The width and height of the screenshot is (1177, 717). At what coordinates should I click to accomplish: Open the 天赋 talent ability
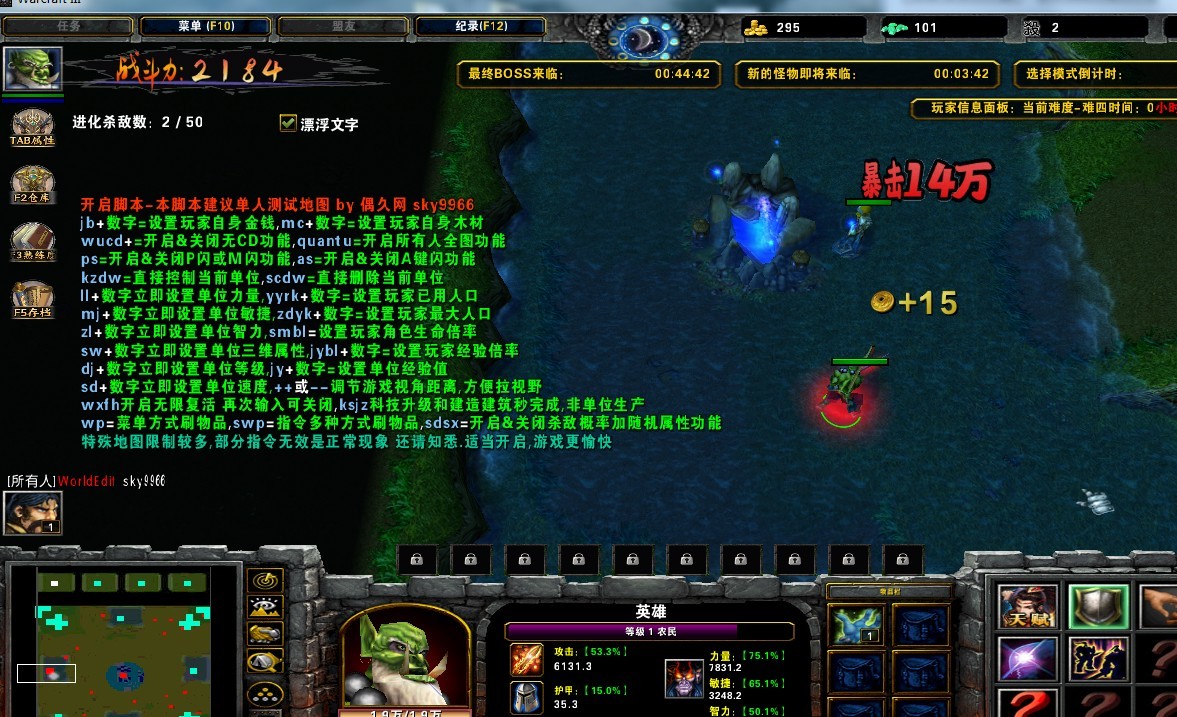click(1028, 606)
